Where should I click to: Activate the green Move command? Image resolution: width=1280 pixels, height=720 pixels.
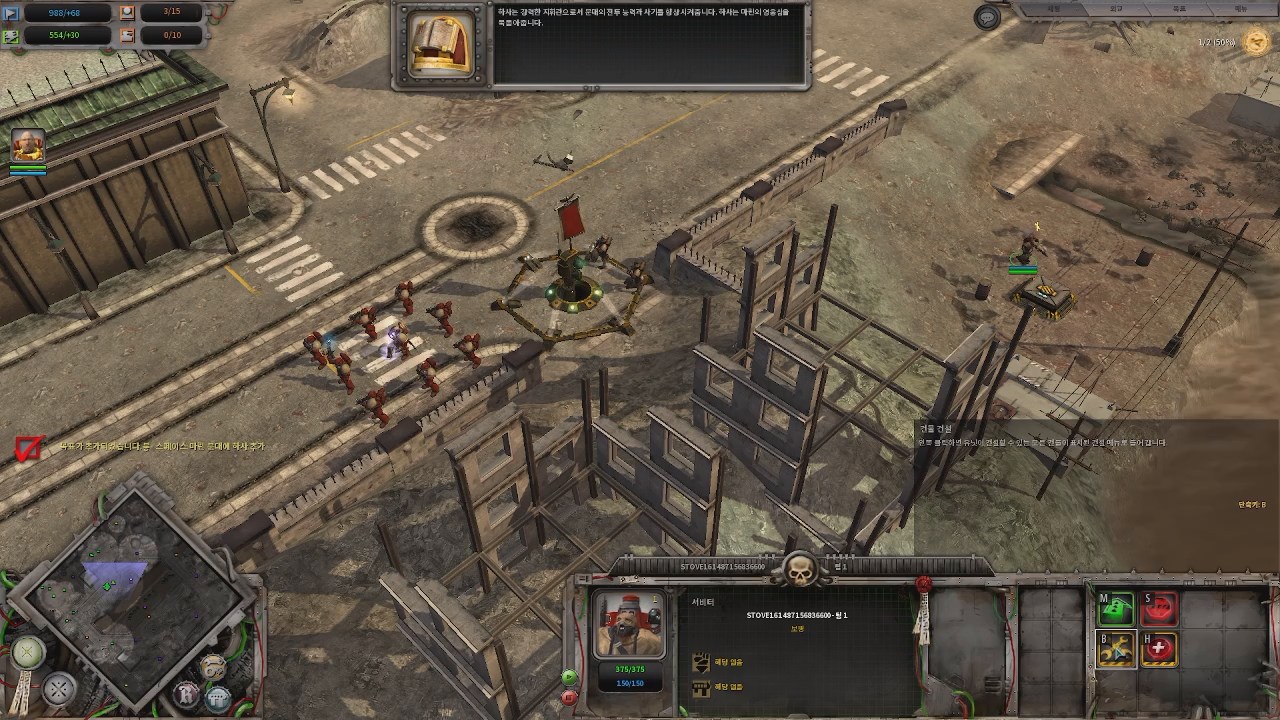[x=1117, y=608]
